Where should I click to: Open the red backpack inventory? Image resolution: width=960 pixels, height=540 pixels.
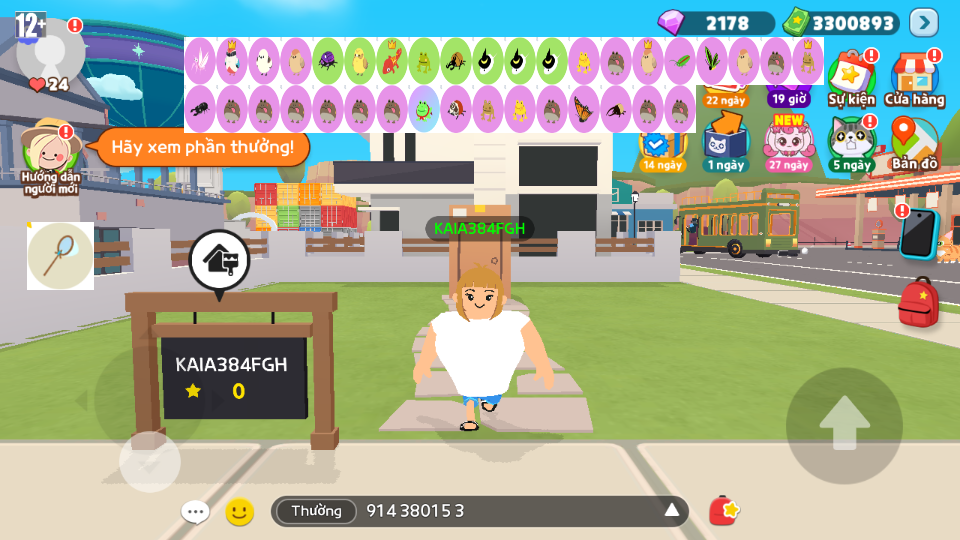tap(918, 303)
